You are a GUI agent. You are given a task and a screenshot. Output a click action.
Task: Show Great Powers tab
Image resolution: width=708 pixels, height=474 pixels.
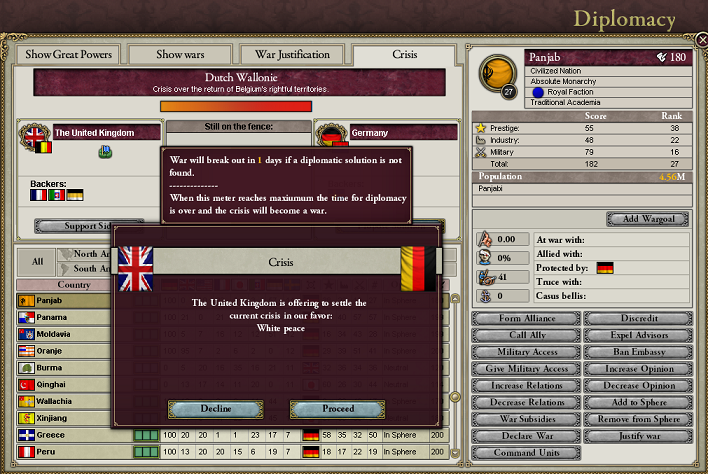pyautogui.click(x=68, y=55)
